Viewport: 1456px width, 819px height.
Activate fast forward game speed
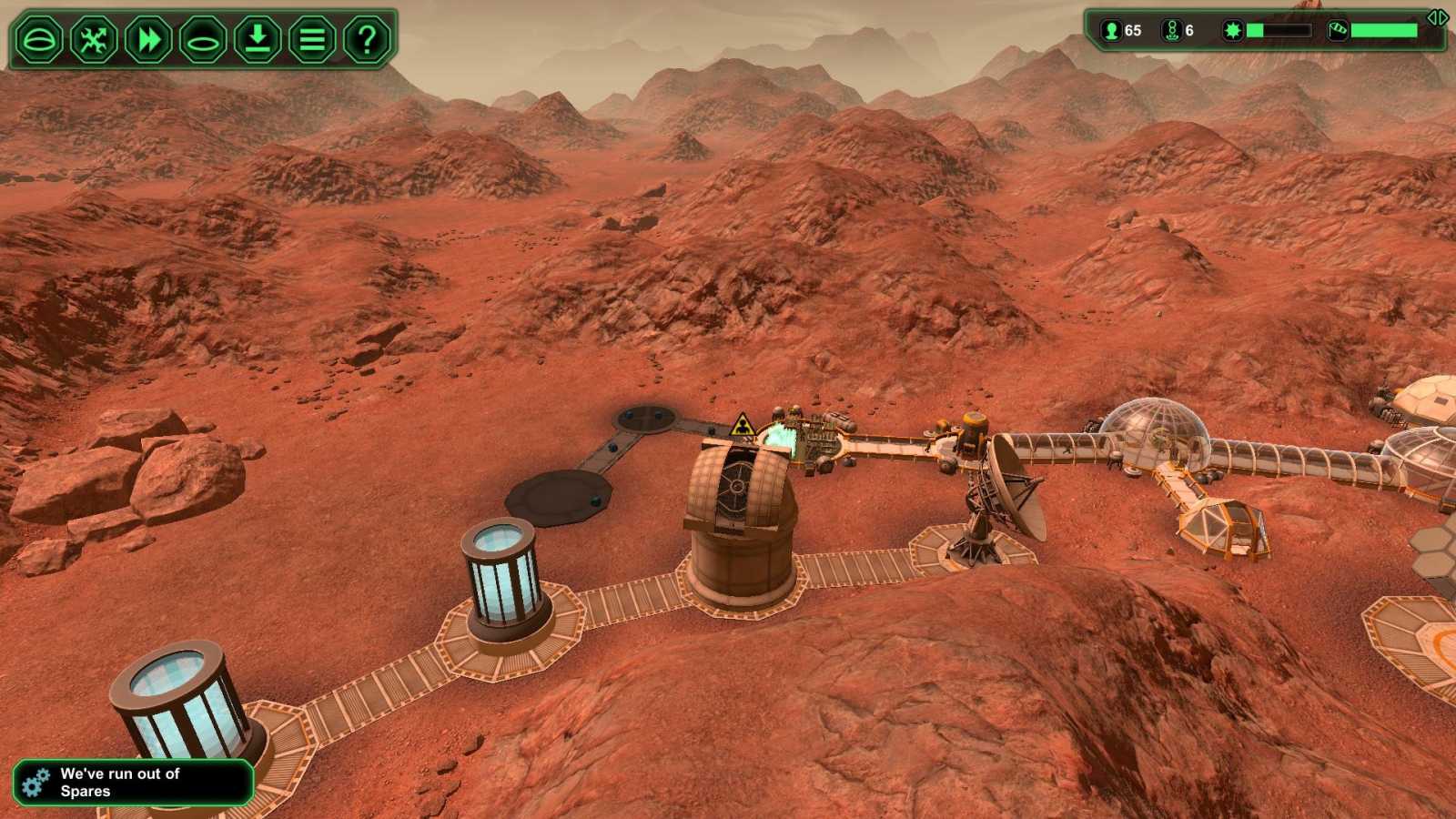(148, 39)
